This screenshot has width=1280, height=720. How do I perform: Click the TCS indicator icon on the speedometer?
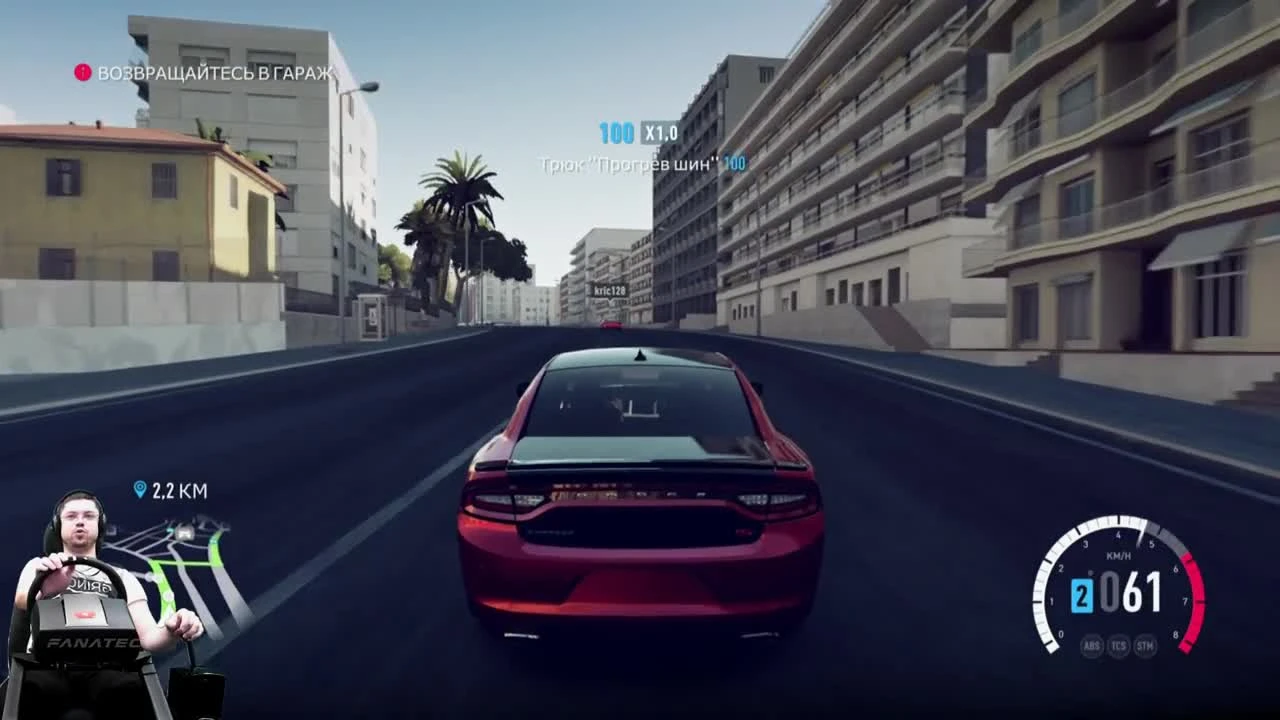pyautogui.click(x=1118, y=646)
